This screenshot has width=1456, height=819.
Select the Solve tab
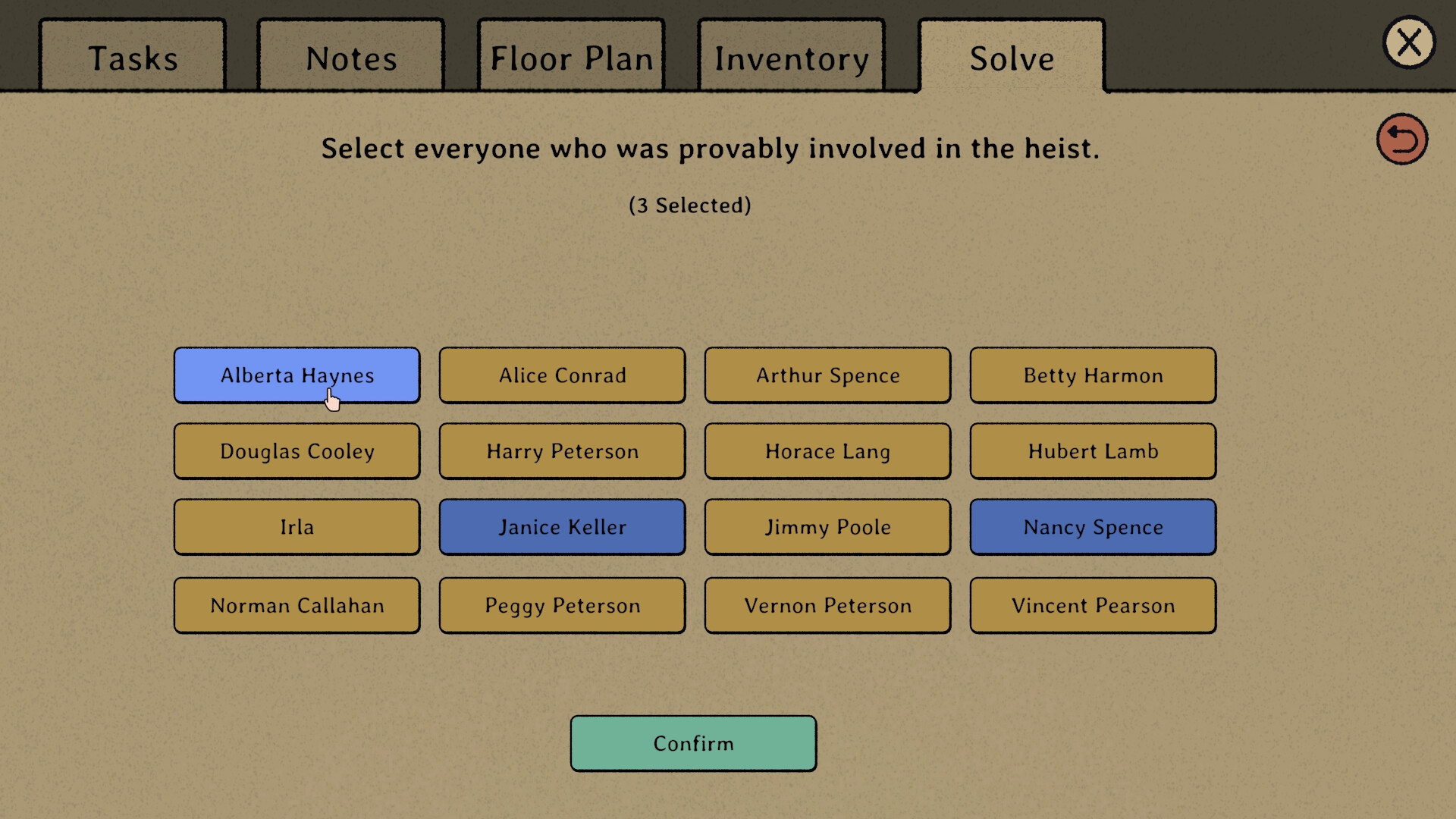(1012, 58)
